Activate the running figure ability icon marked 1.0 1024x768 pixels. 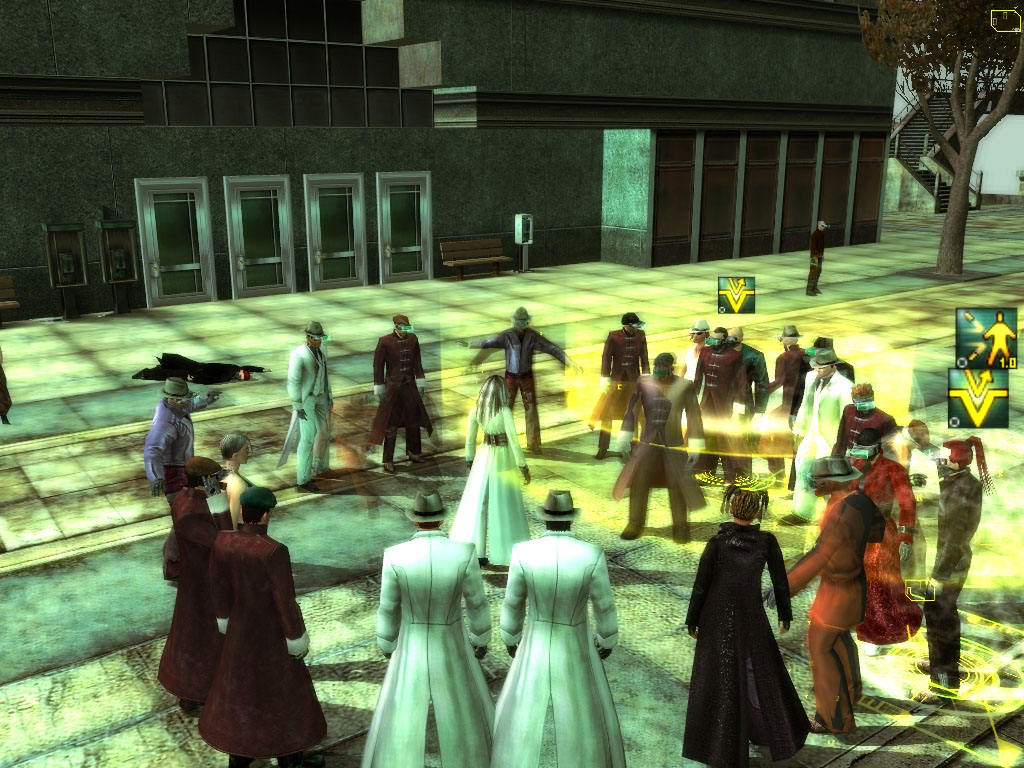[986, 338]
